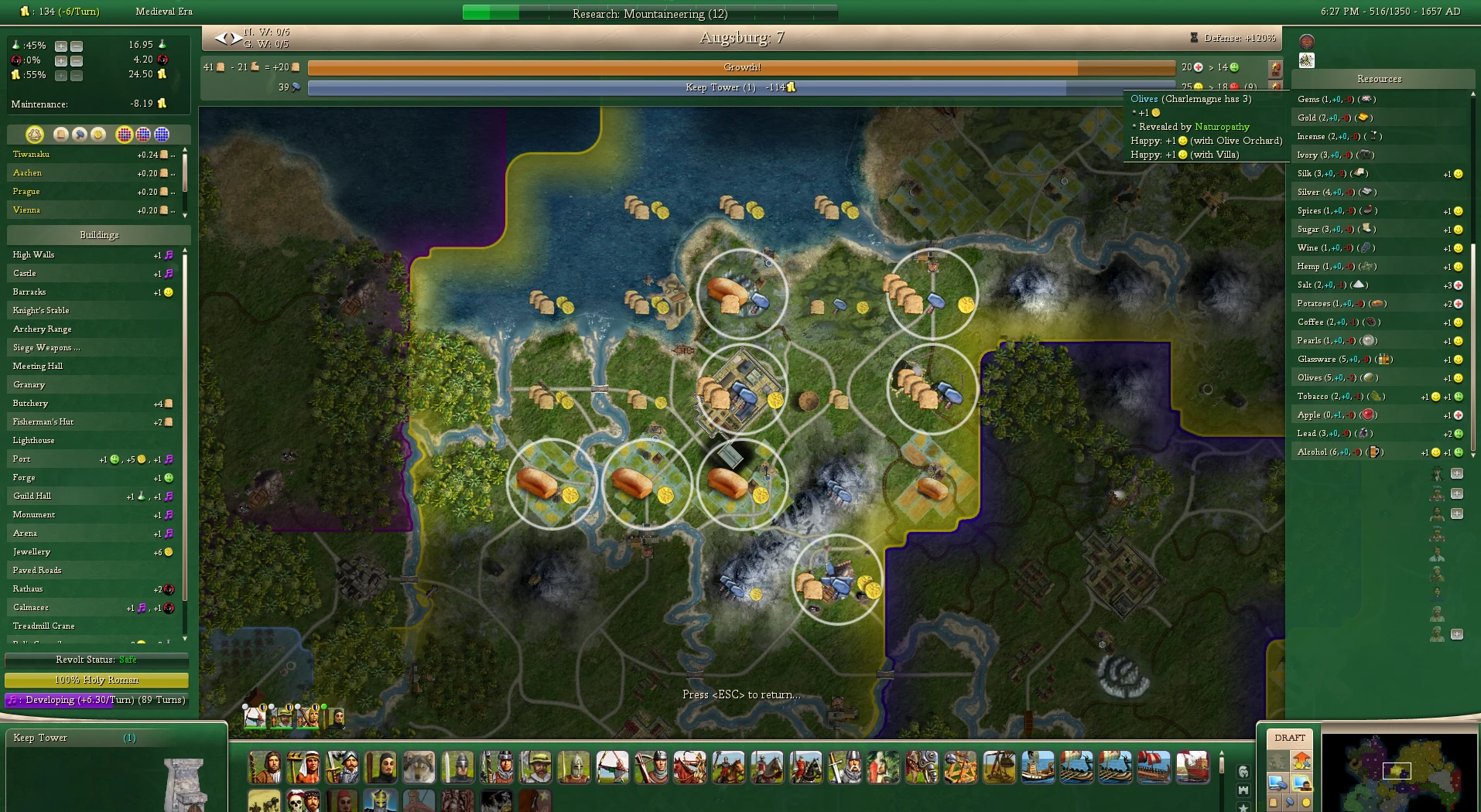The height and width of the screenshot is (812, 1481).
Task: Click the Naturopathy link in the Olives tooltip
Action: pos(1224,127)
